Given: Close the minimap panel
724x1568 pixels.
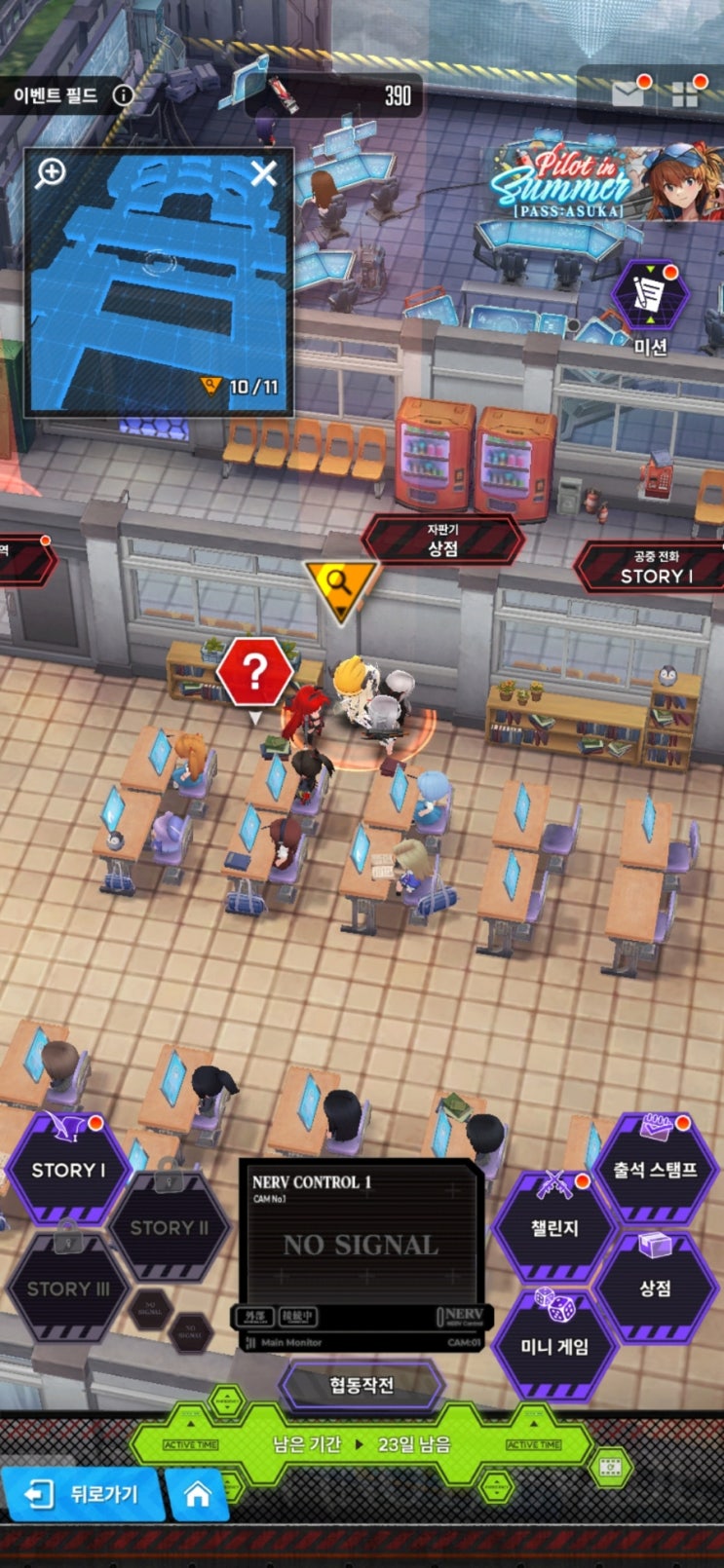Looking at the screenshot, I should pos(264,174).
